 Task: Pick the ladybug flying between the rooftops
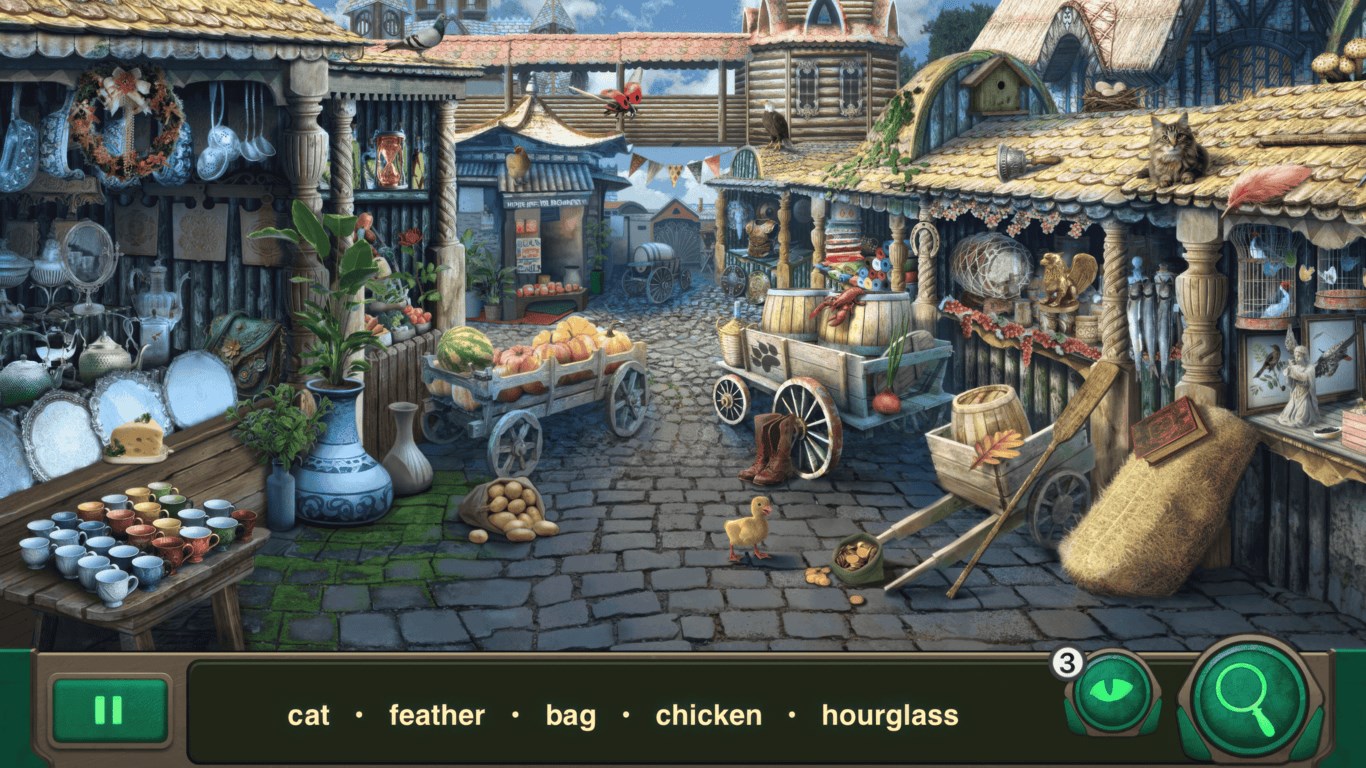(623, 100)
